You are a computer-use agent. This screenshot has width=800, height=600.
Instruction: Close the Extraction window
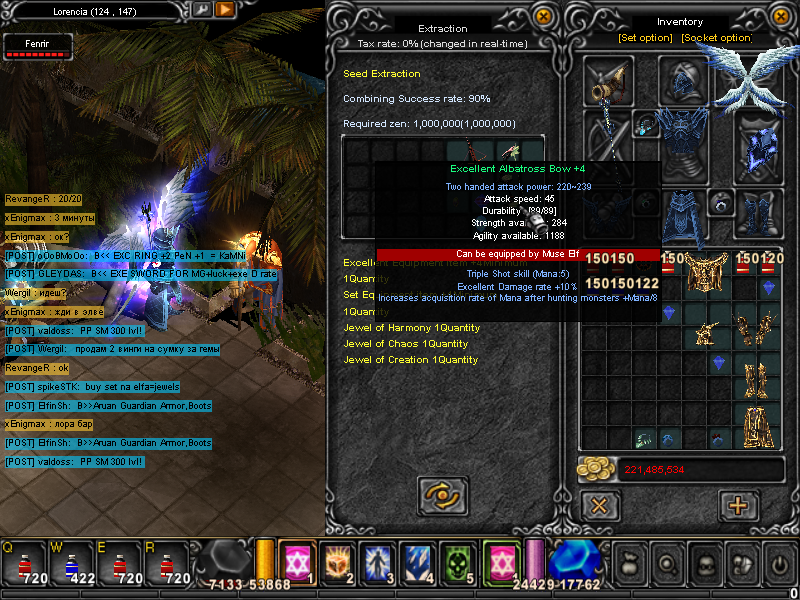[543, 16]
